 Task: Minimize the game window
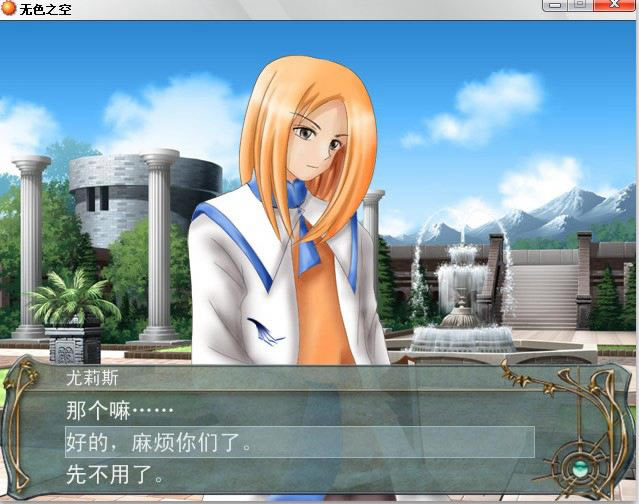click(555, 6)
